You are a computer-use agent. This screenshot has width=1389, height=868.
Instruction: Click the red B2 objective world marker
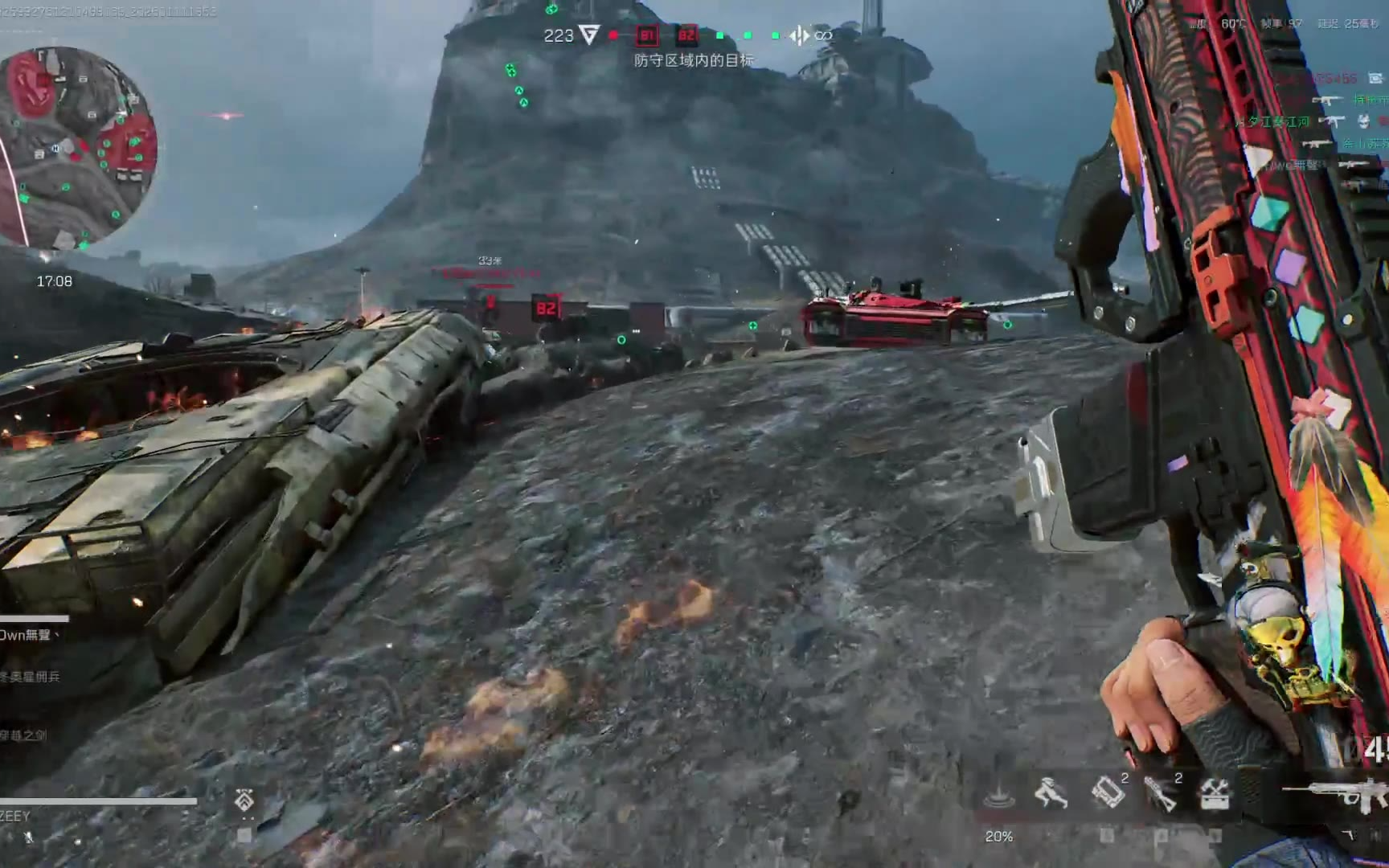[x=546, y=309]
